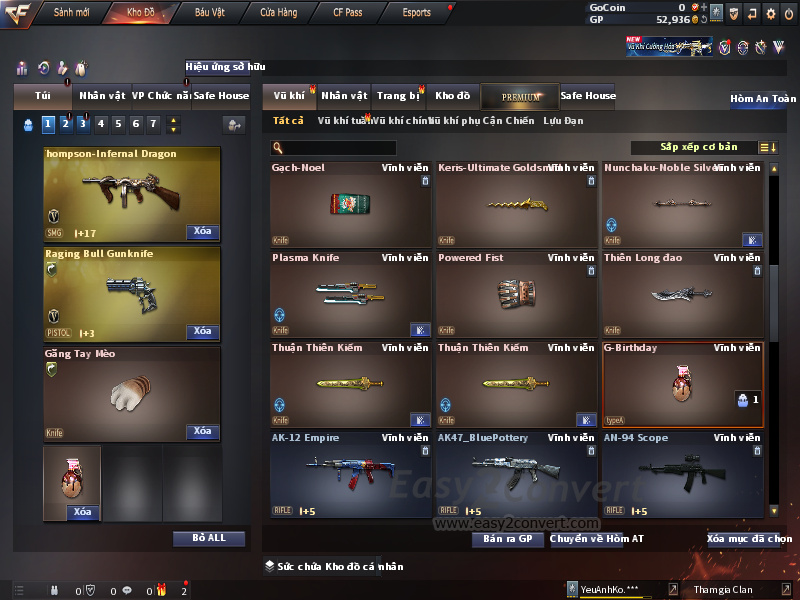Open the CF Pass menu

[348, 13]
